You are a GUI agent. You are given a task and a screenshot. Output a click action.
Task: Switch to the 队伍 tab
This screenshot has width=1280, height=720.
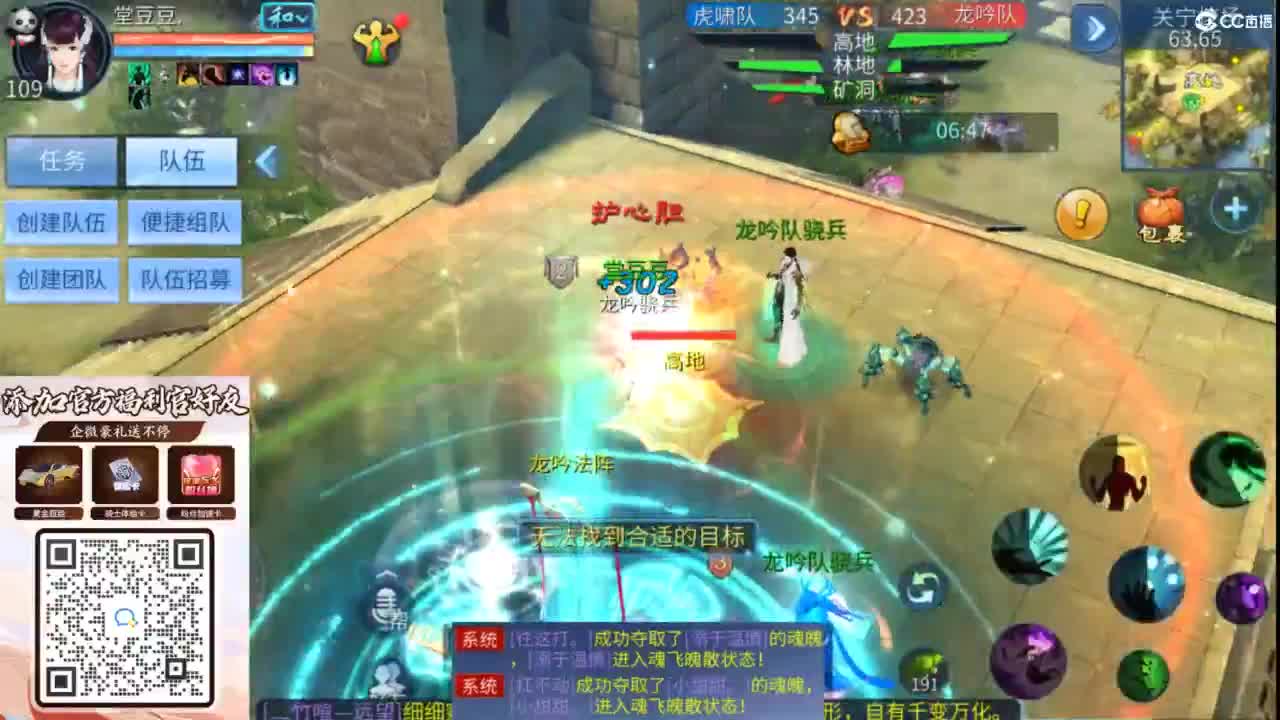(x=180, y=160)
